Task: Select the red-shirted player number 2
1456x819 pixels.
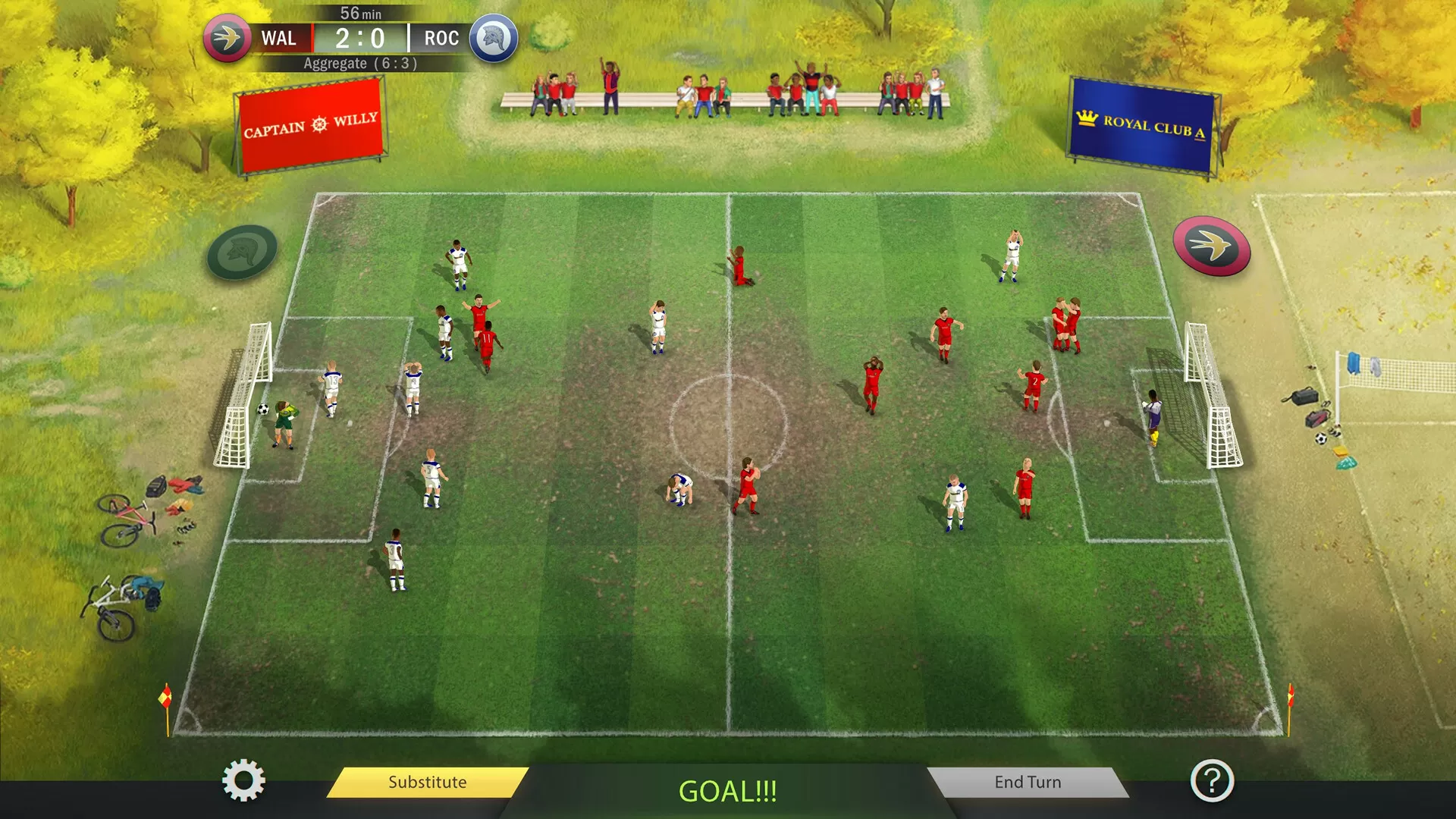Action: coord(1033,387)
